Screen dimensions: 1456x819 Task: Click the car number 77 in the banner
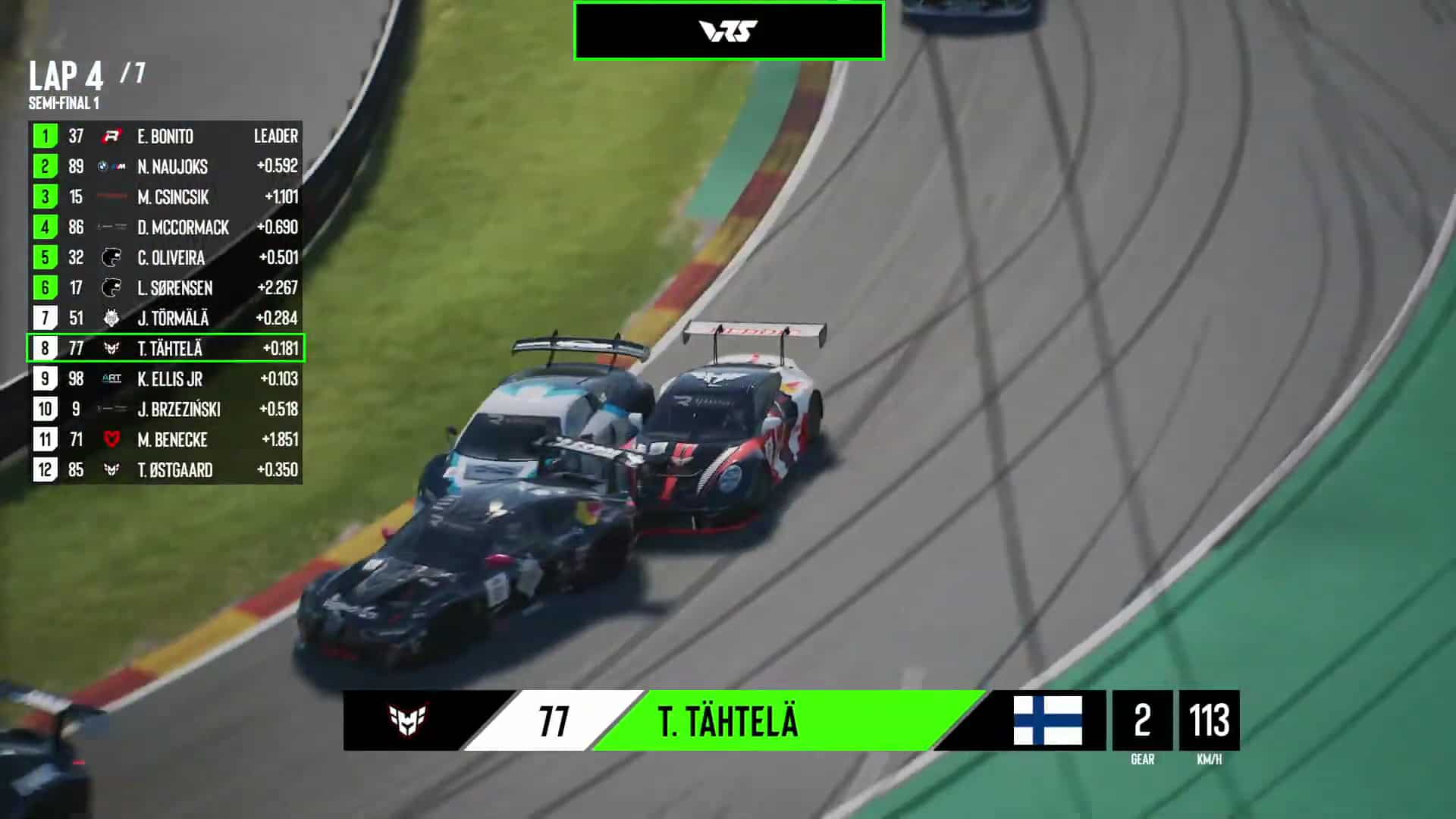point(554,722)
